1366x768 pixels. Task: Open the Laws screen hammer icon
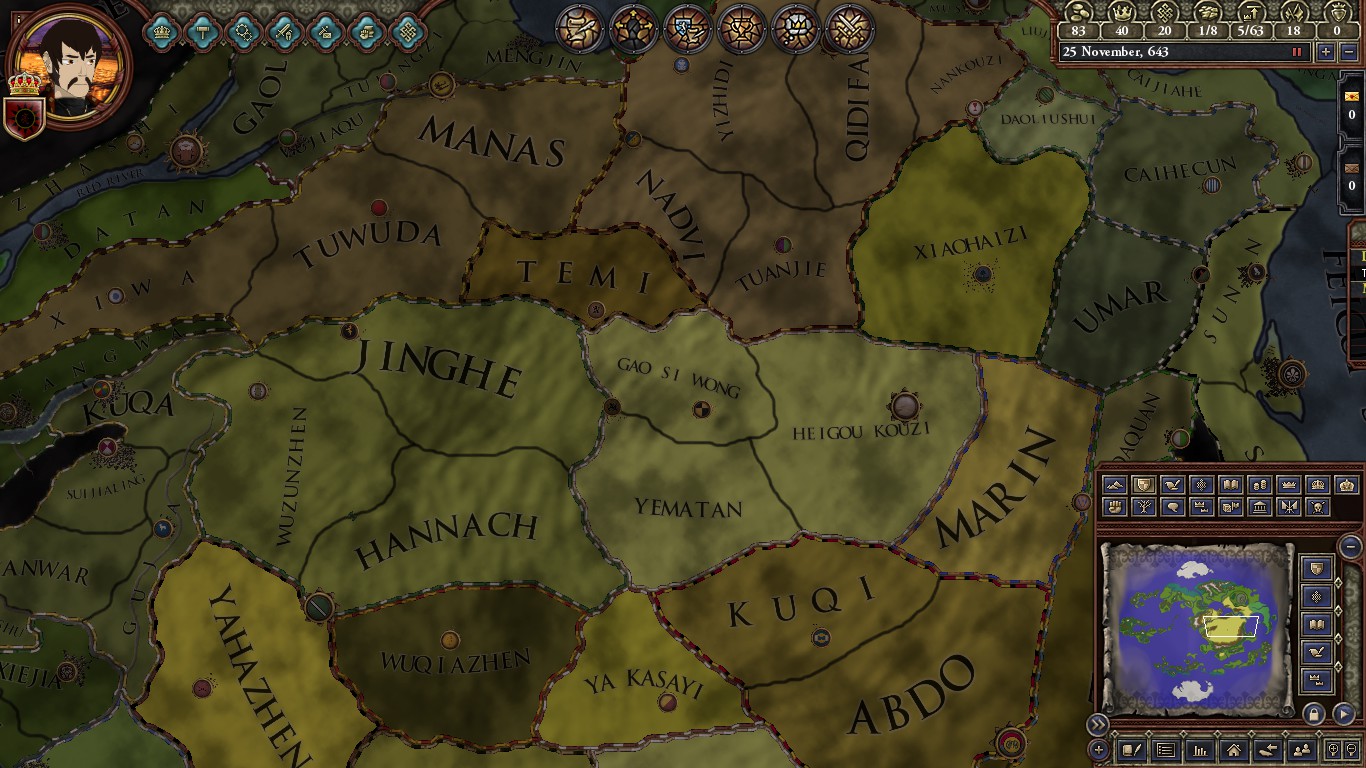[x=201, y=30]
